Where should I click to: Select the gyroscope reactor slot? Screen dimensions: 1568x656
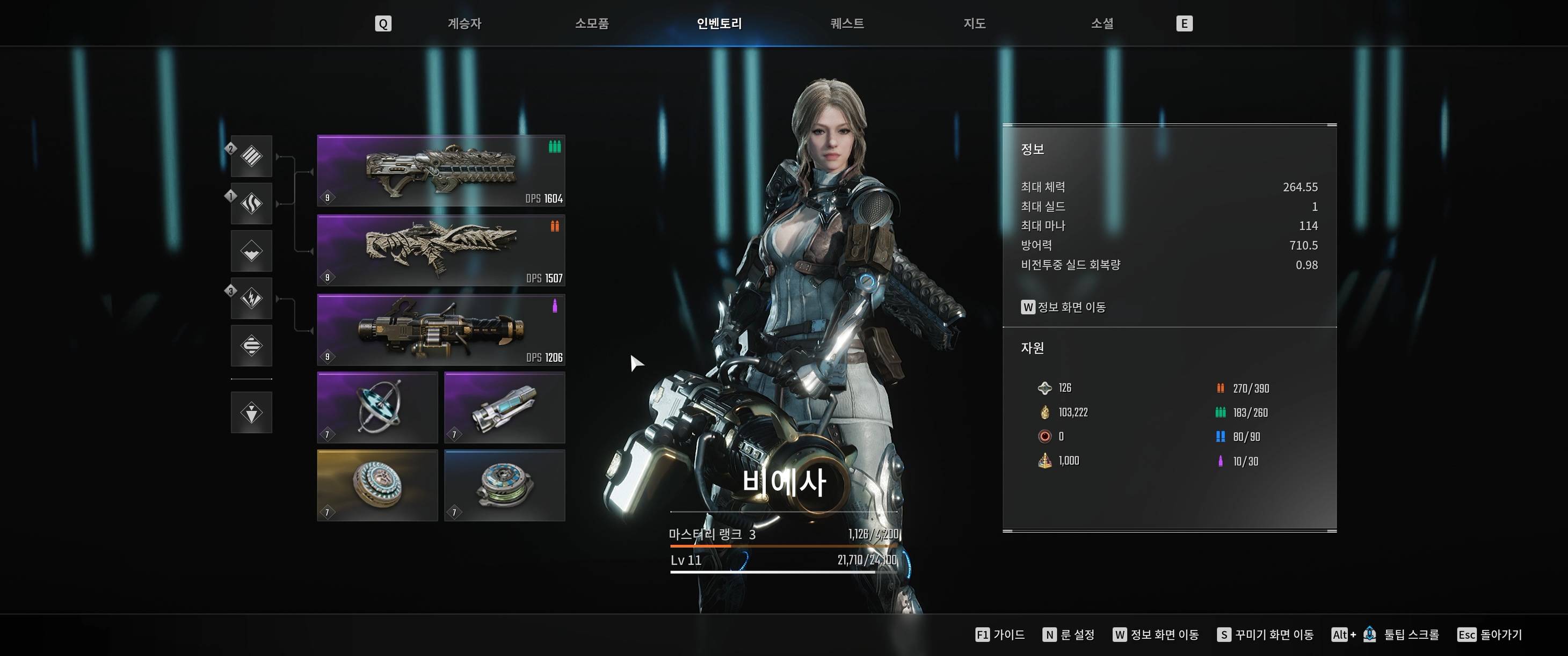(378, 407)
